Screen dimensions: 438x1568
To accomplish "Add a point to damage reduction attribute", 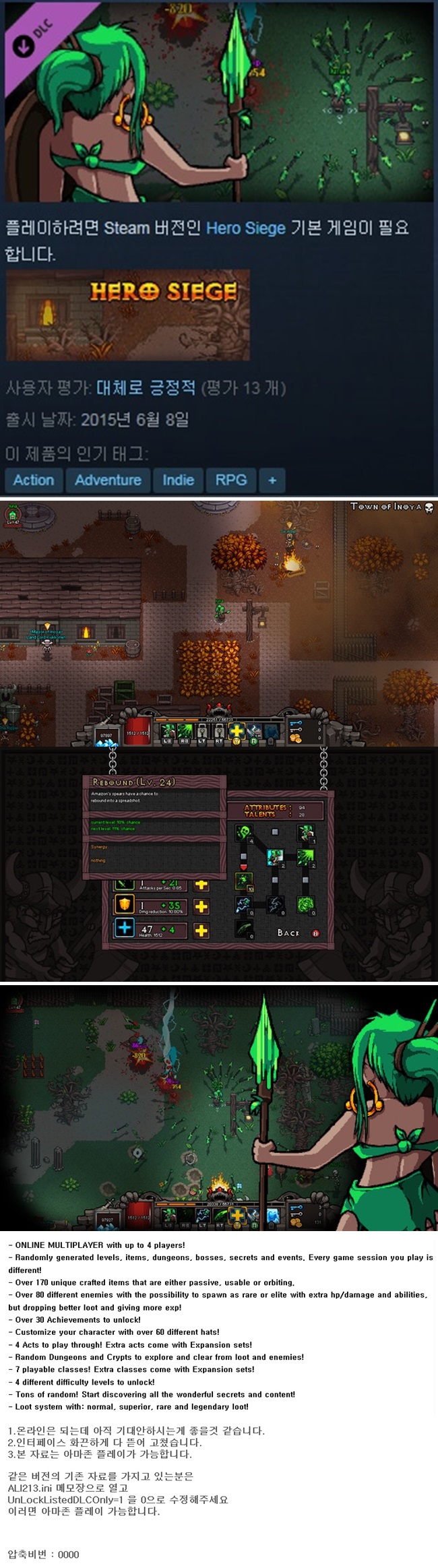I will point(201,906).
